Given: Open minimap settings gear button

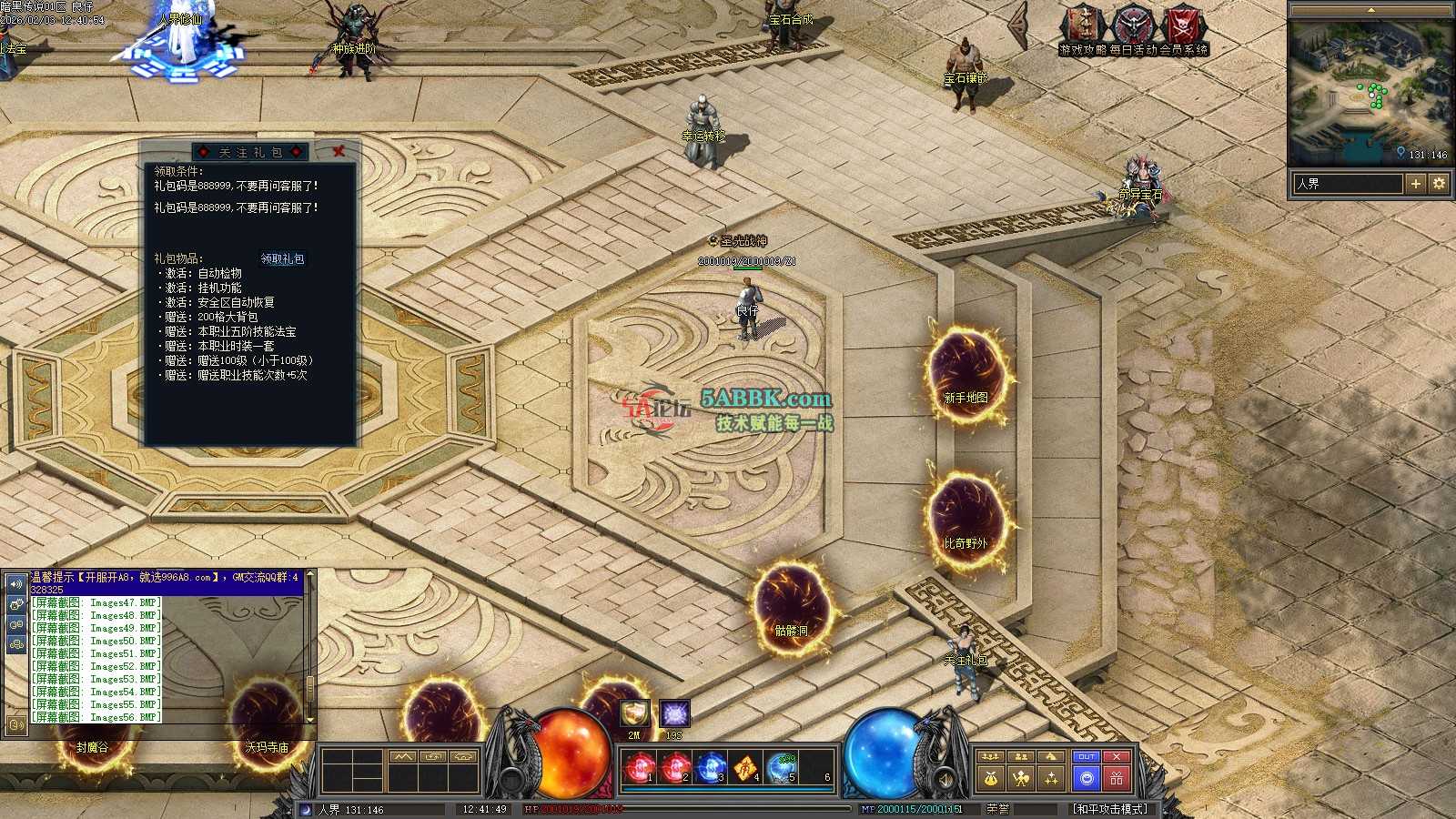Looking at the screenshot, I should (1439, 184).
